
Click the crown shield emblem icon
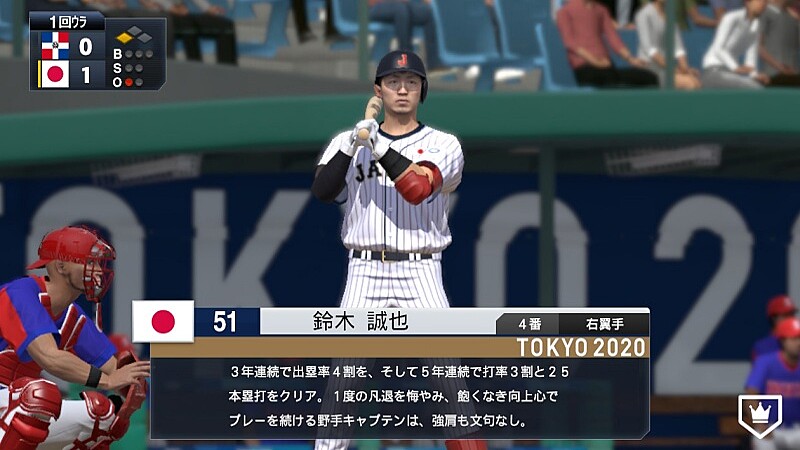pyautogui.click(x=759, y=415)
